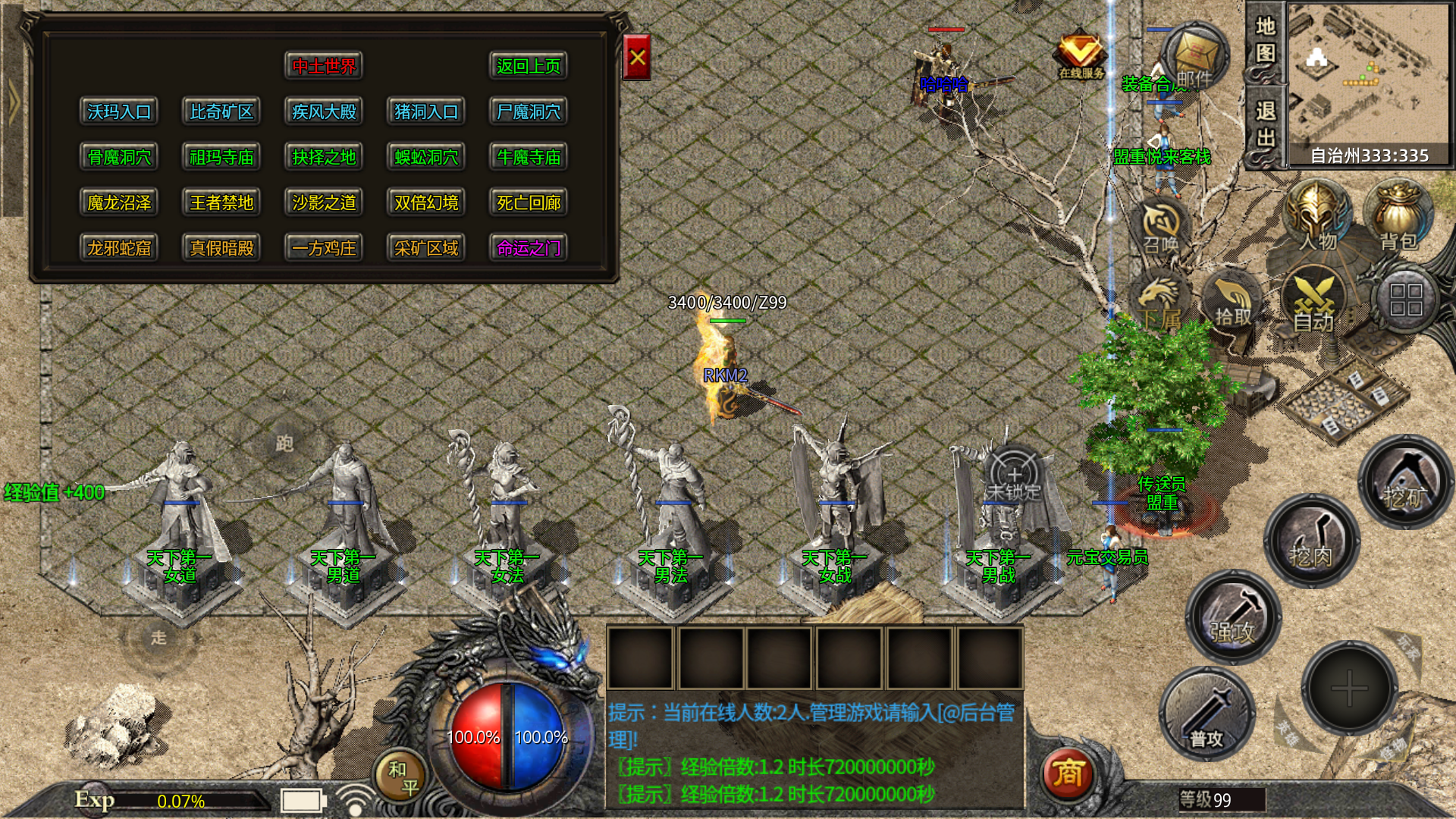This screenshot has height=819, width=1456.
Task: Teleport to 死亡回廊
Action: click(529, 203)
